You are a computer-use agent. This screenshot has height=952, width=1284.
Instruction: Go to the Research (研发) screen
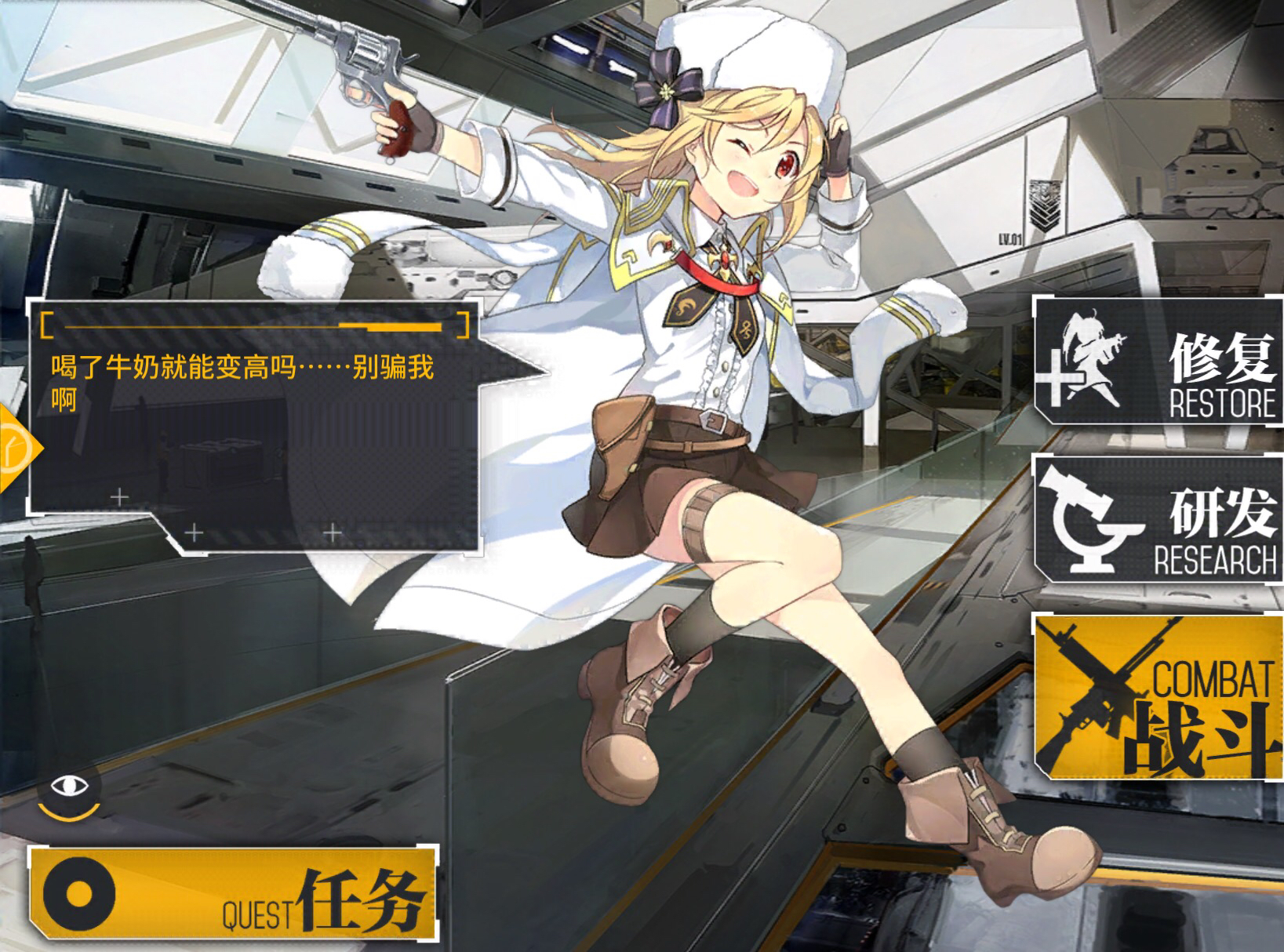1159,518
